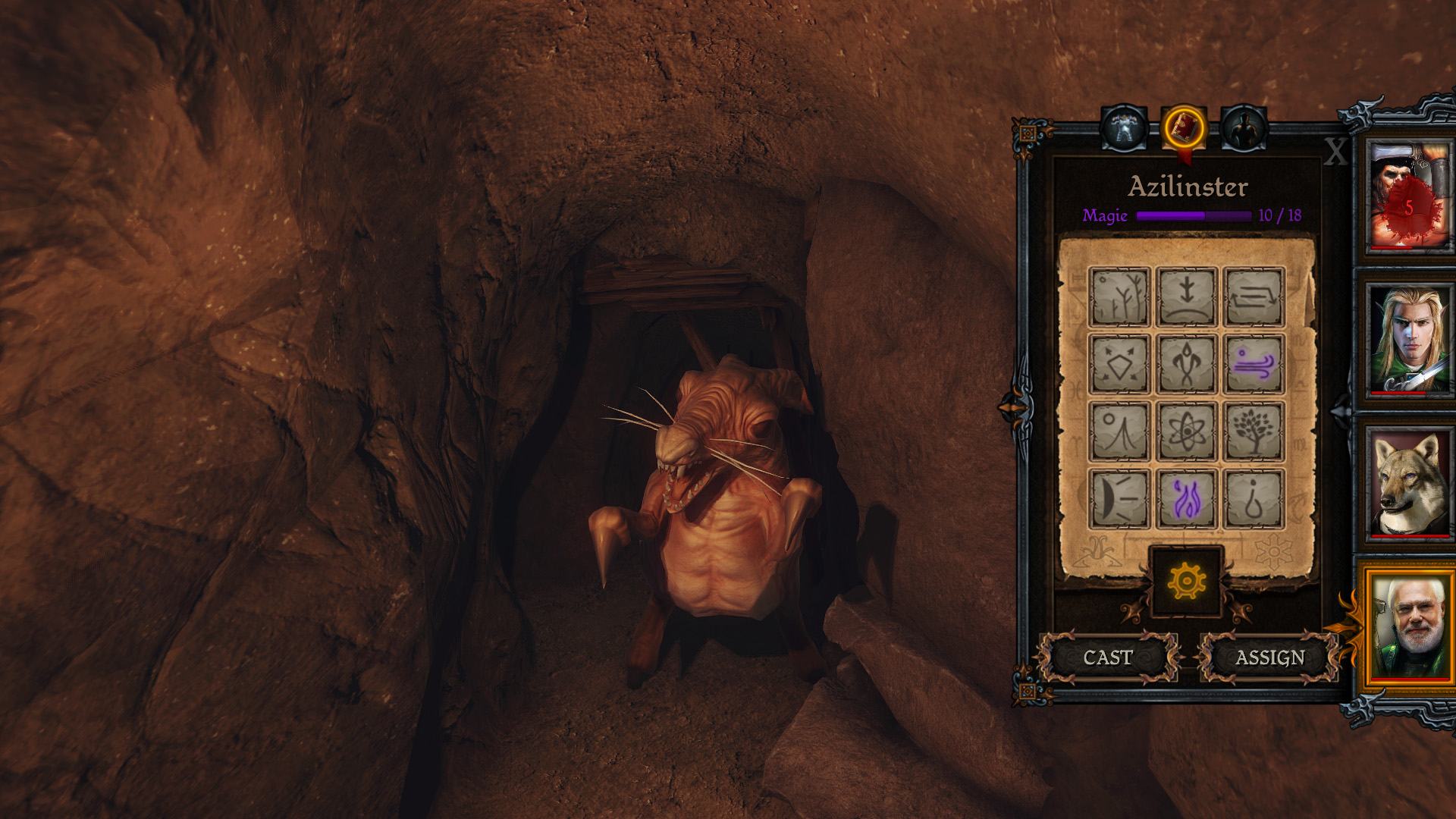1456x819 pixels.
Task: Assign the spell with the ASSIGN button
Action: (1269, 657)
